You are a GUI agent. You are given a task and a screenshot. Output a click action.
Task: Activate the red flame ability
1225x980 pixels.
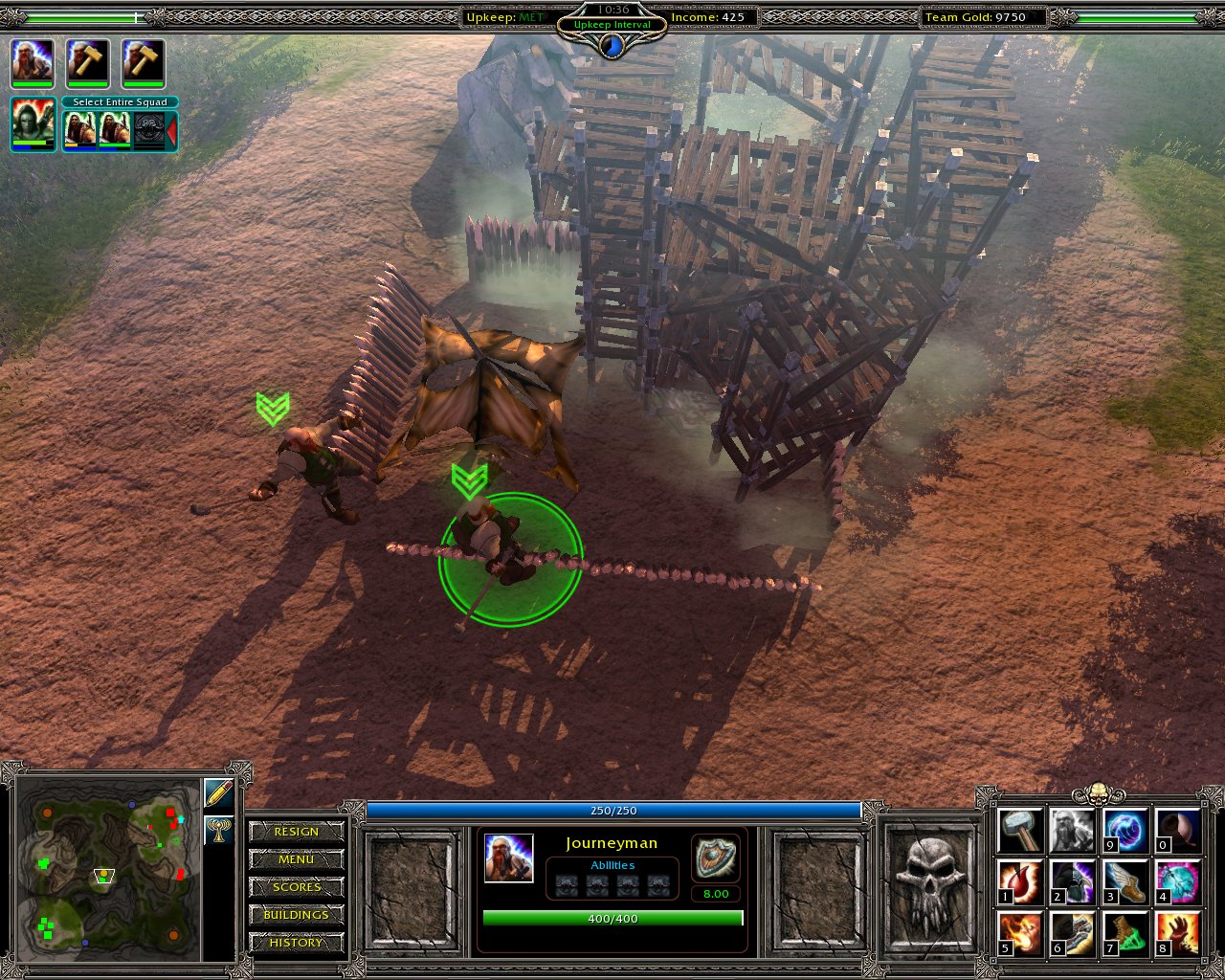(x=1020, y=882)
